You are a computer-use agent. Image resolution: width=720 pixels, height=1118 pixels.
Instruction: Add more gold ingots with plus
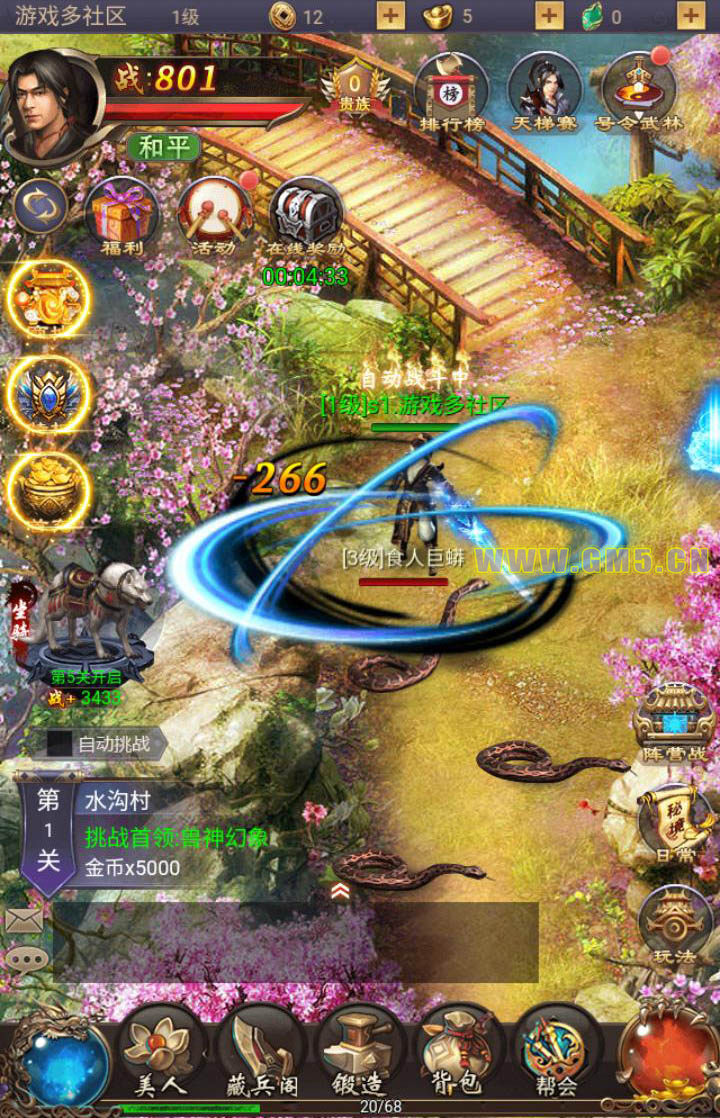point(549,15)
